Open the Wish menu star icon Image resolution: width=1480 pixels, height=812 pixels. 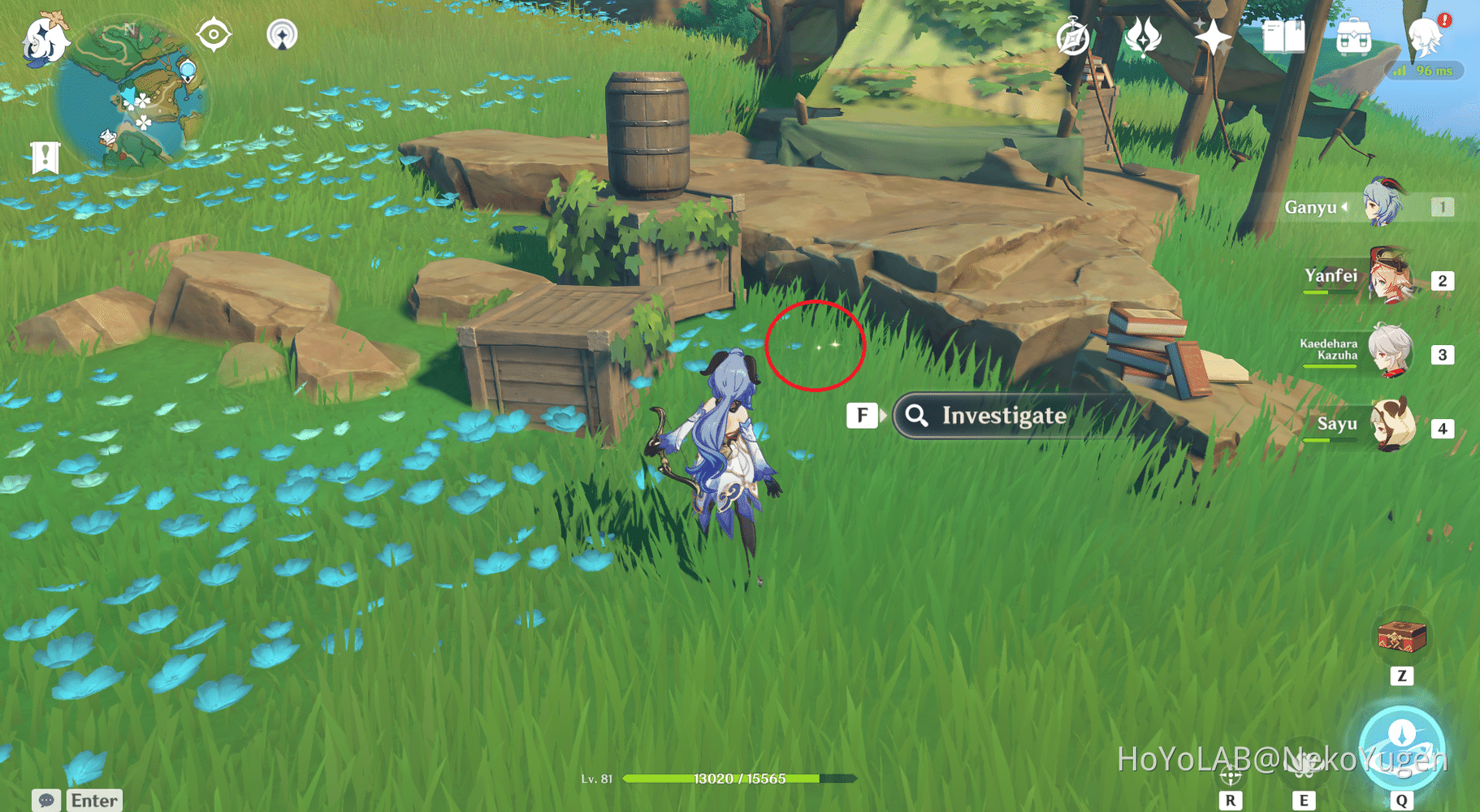click(1212, 37)
